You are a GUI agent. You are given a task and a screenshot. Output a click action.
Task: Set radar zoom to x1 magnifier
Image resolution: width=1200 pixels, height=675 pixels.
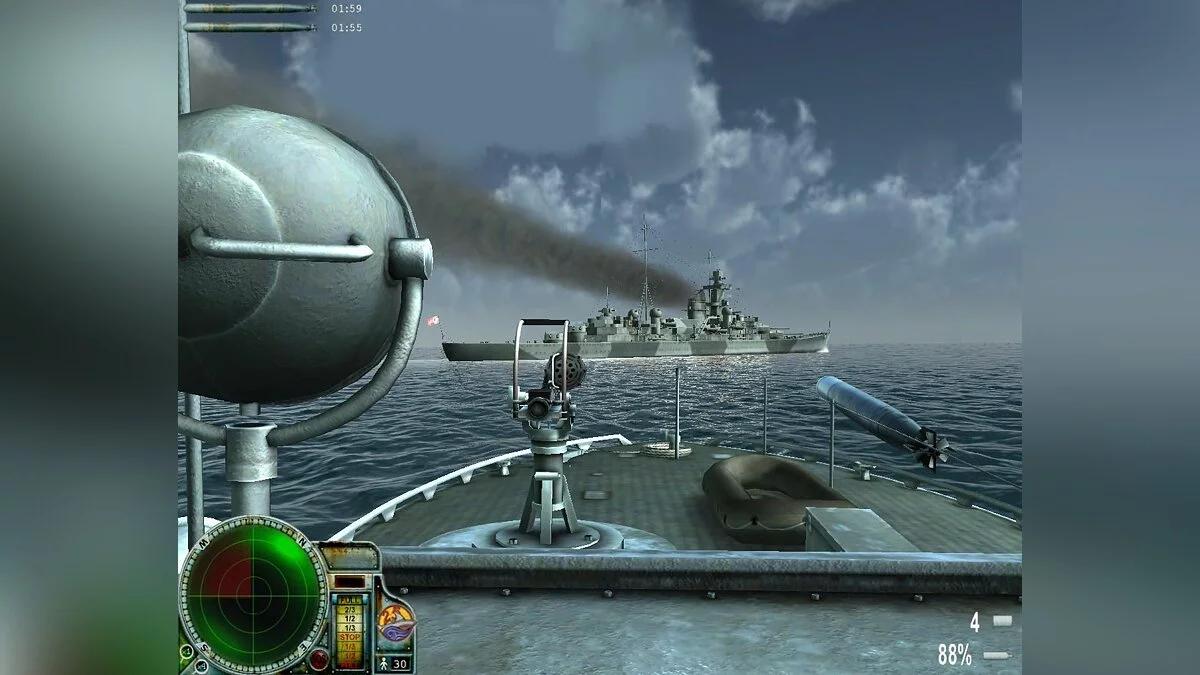click(186, 651)
